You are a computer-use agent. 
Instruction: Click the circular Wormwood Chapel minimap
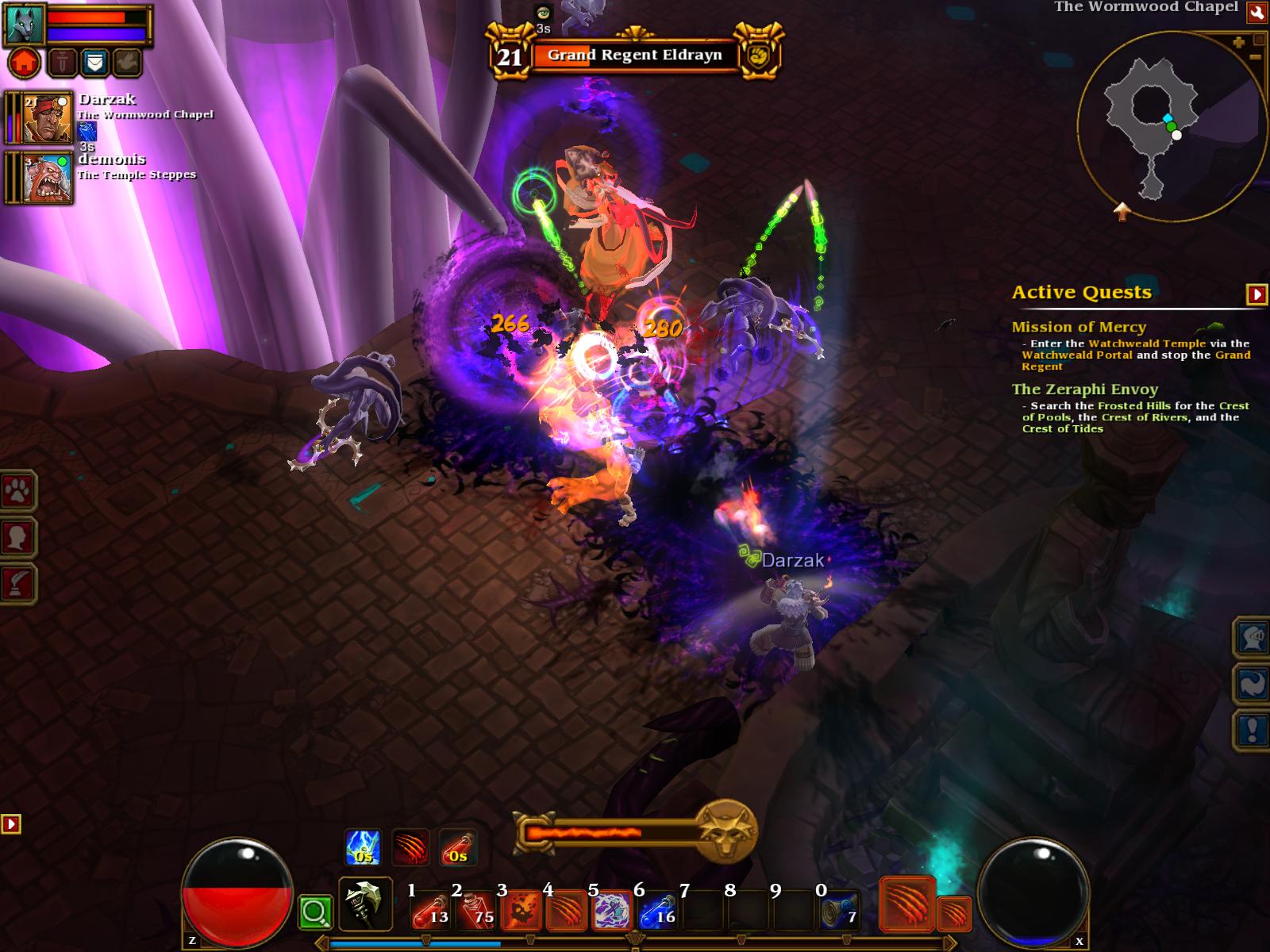pos(1171,127)
